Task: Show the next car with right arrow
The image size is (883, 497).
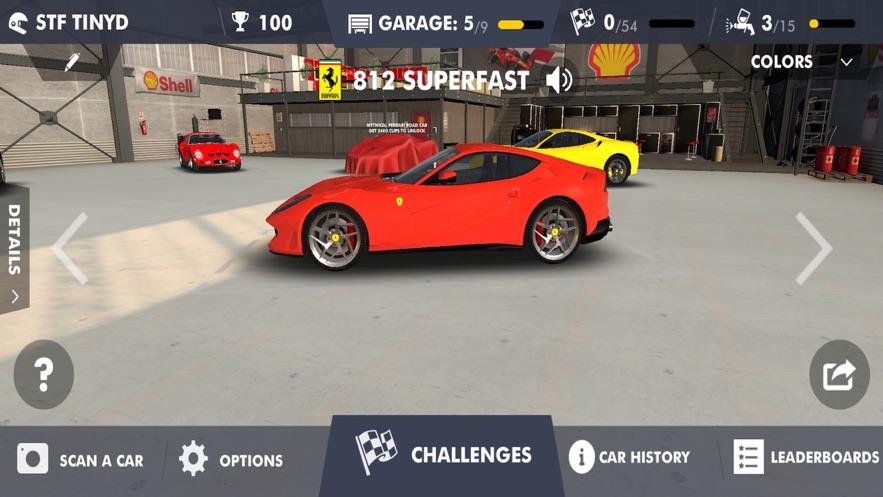Action: click(x=812, y=248)
